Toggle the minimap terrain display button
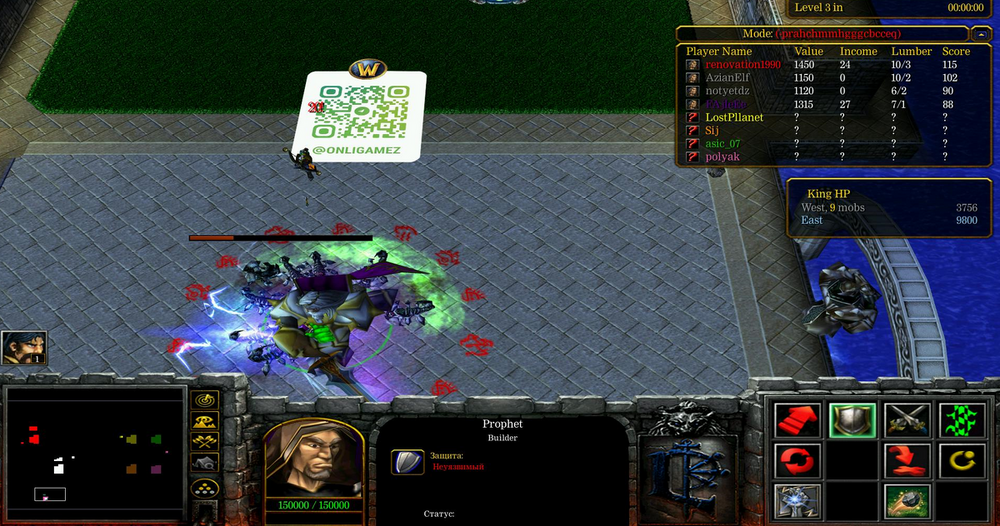1000x526 pixels. 205,420
